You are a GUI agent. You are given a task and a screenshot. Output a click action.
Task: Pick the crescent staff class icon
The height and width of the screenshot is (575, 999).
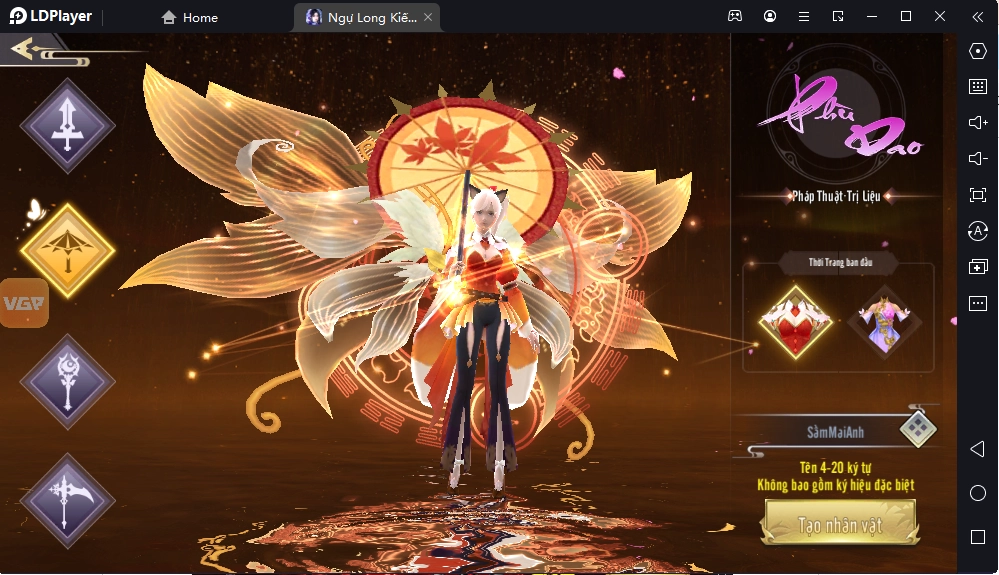coord(68,381)
